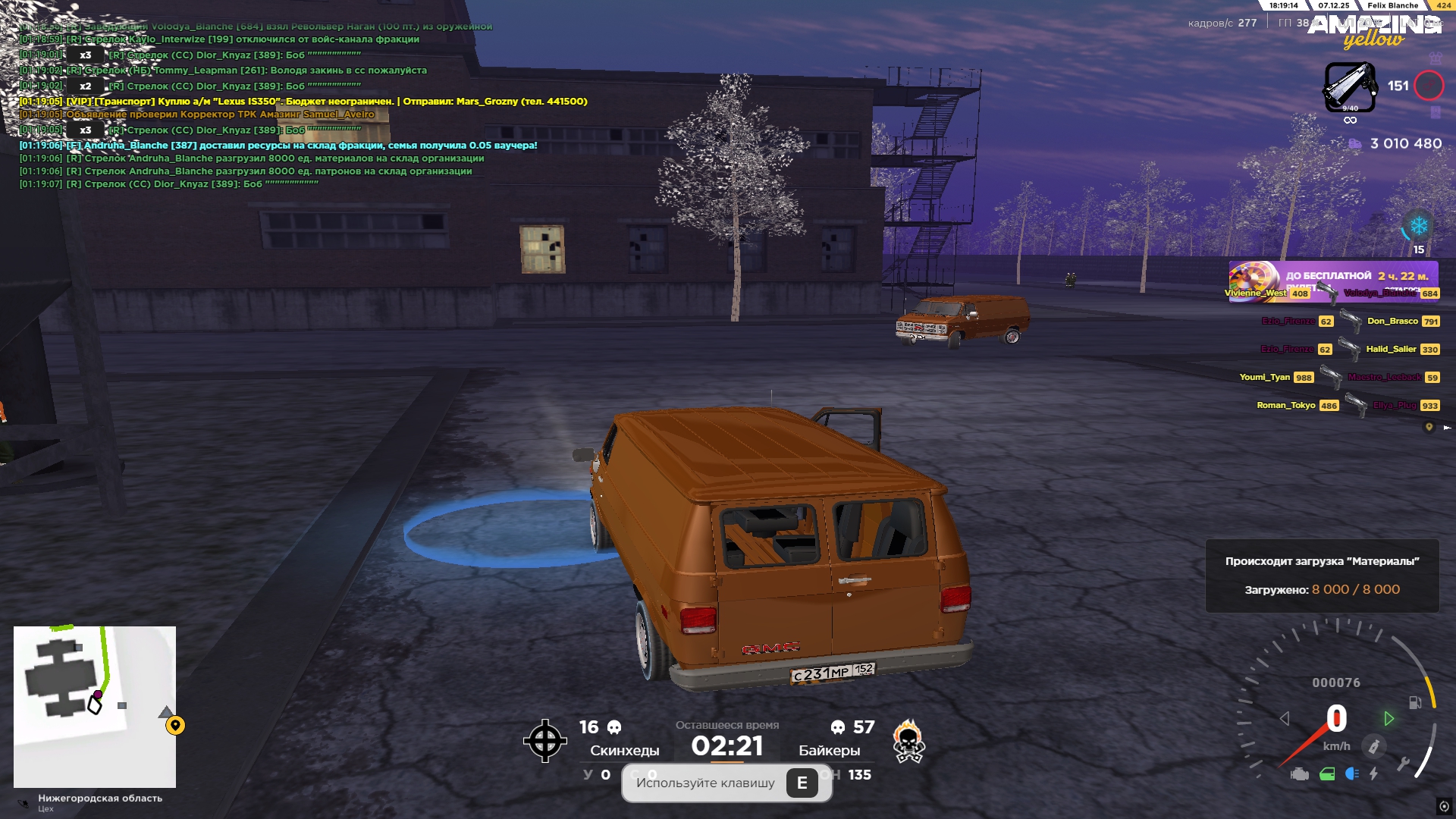
Task: Click the snowflake event icon
Action: pyautogui.click(x=1418, y=226)
